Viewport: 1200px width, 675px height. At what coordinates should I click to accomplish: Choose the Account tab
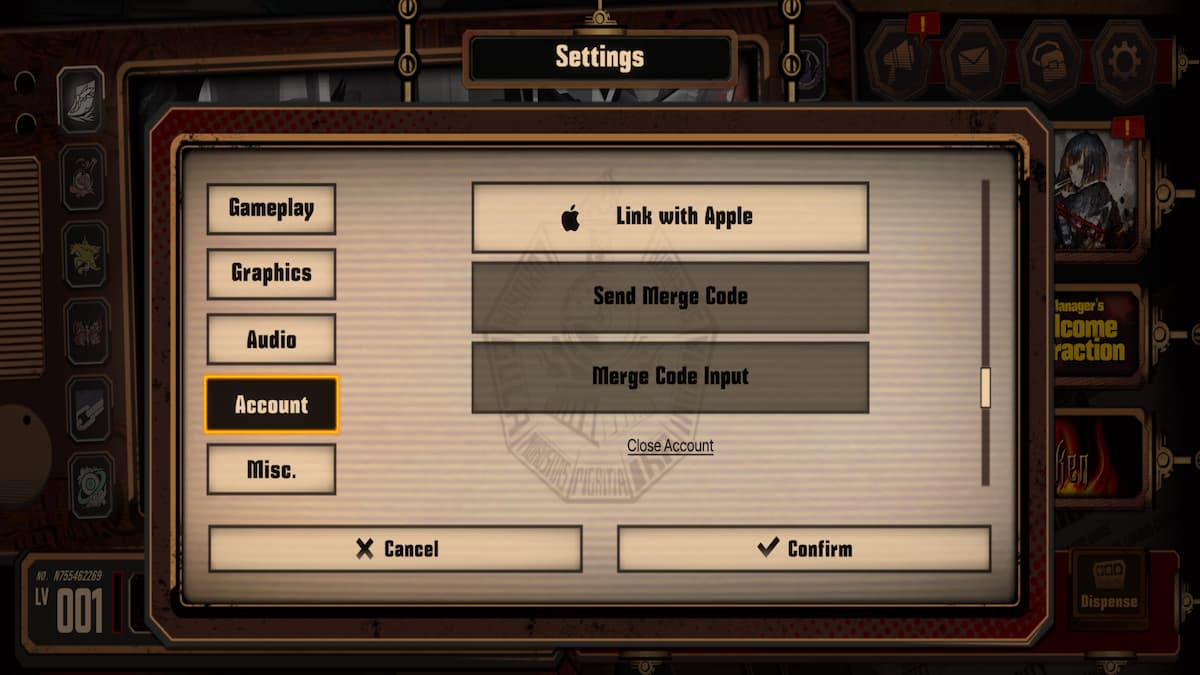coord(271,405)
